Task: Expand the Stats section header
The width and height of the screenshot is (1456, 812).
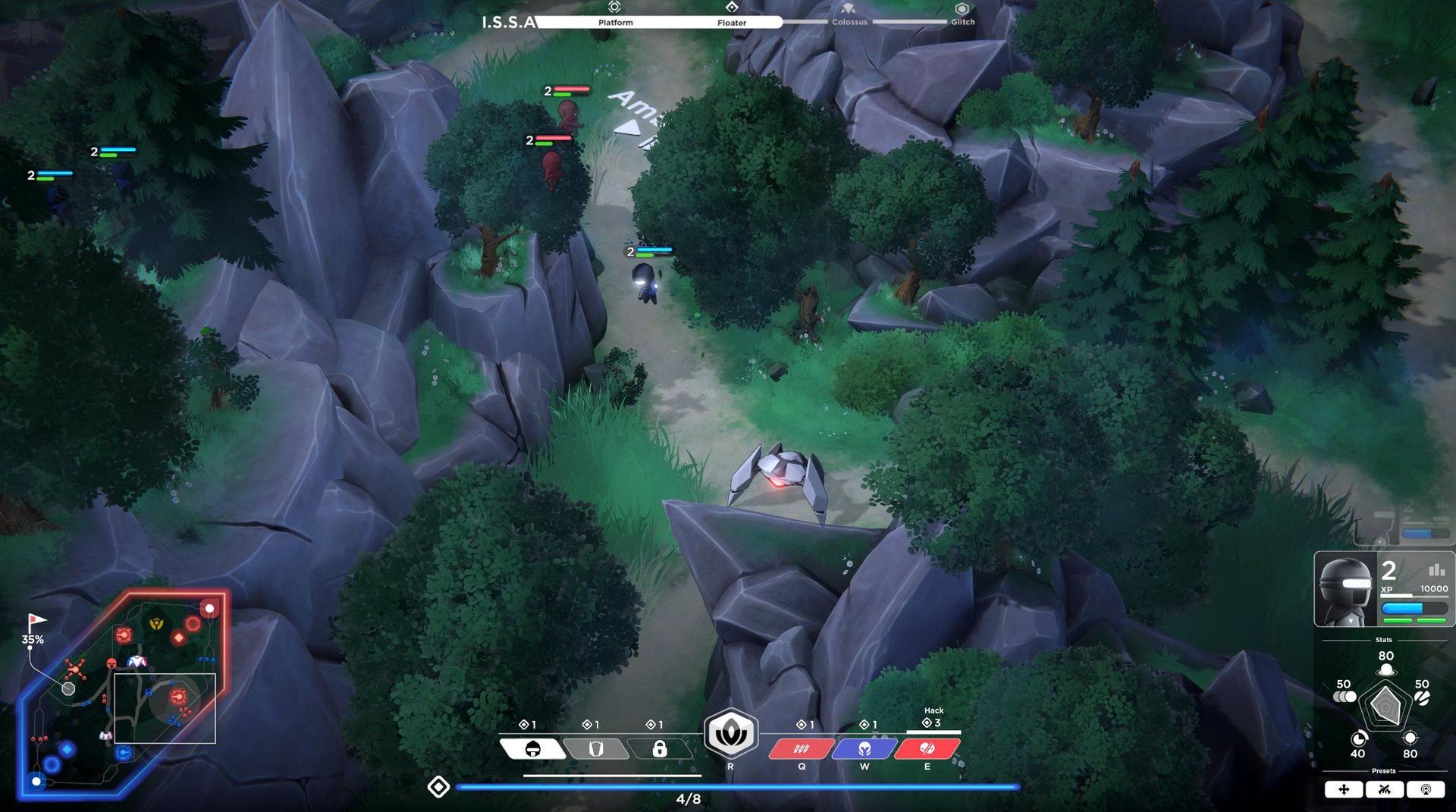Action: pyautogui.click(x=1385, y=639)
